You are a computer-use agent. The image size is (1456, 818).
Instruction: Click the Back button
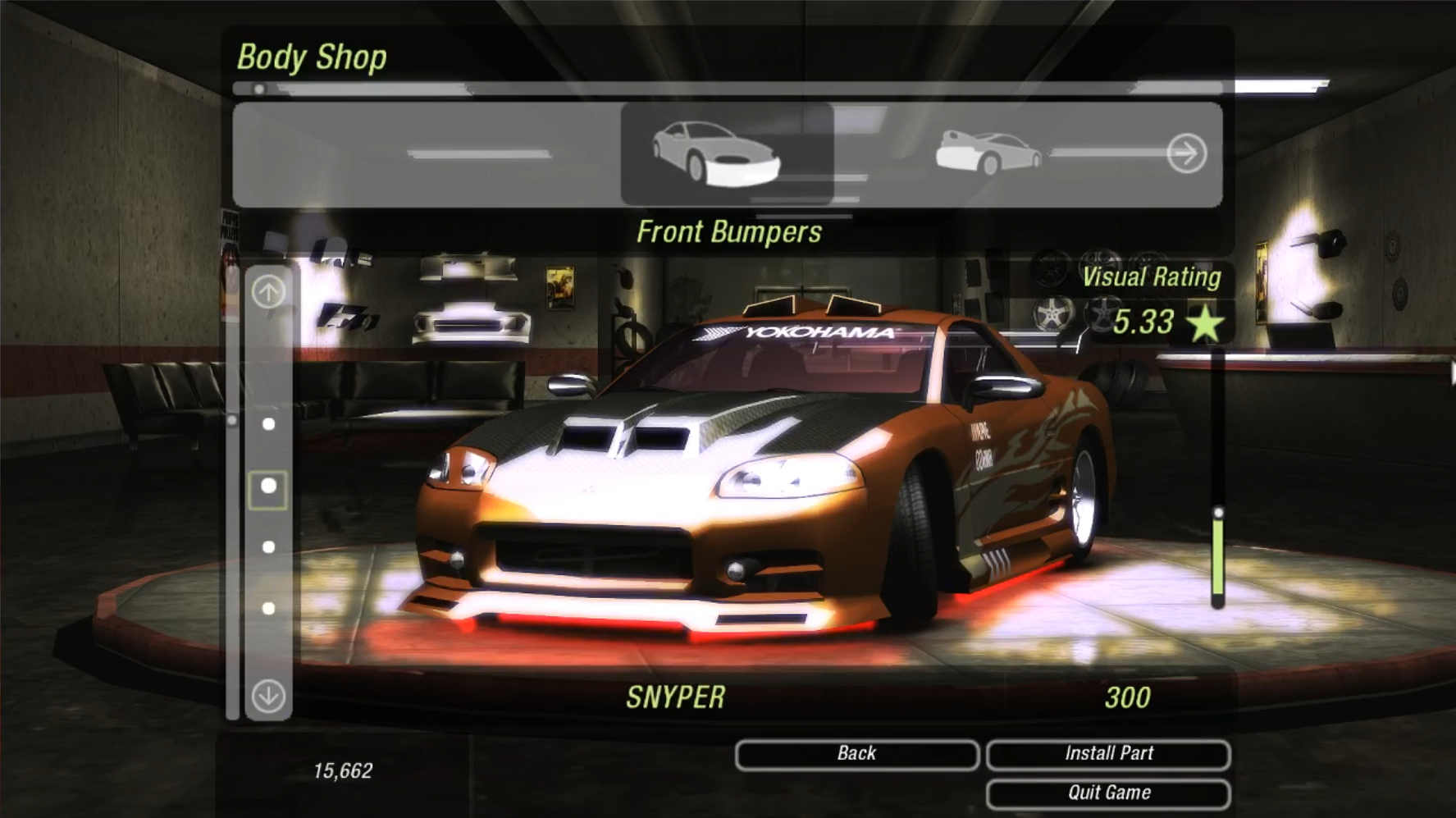[x=856, y=754]
